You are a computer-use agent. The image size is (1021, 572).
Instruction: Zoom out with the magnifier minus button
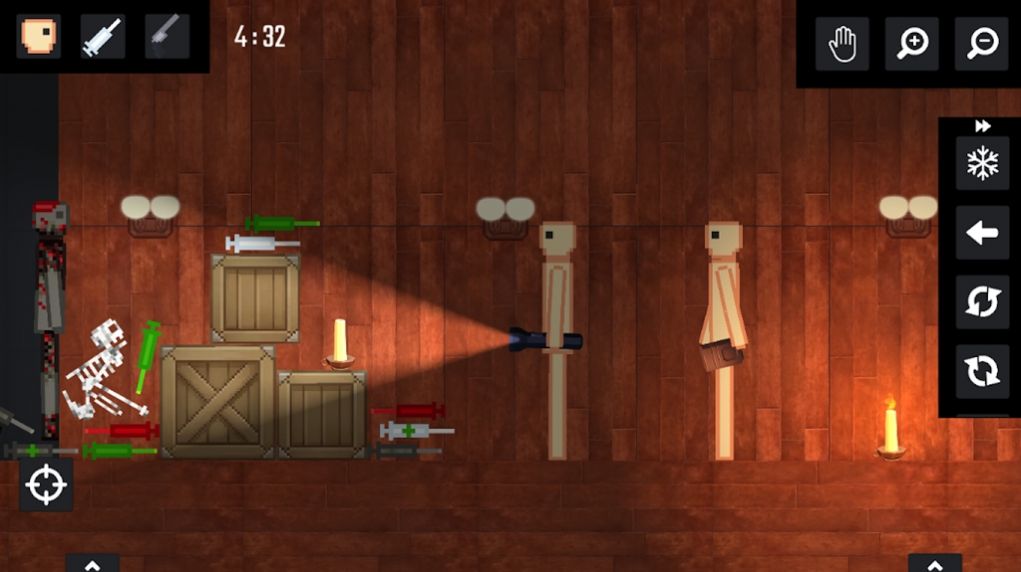tap(981, 43)
